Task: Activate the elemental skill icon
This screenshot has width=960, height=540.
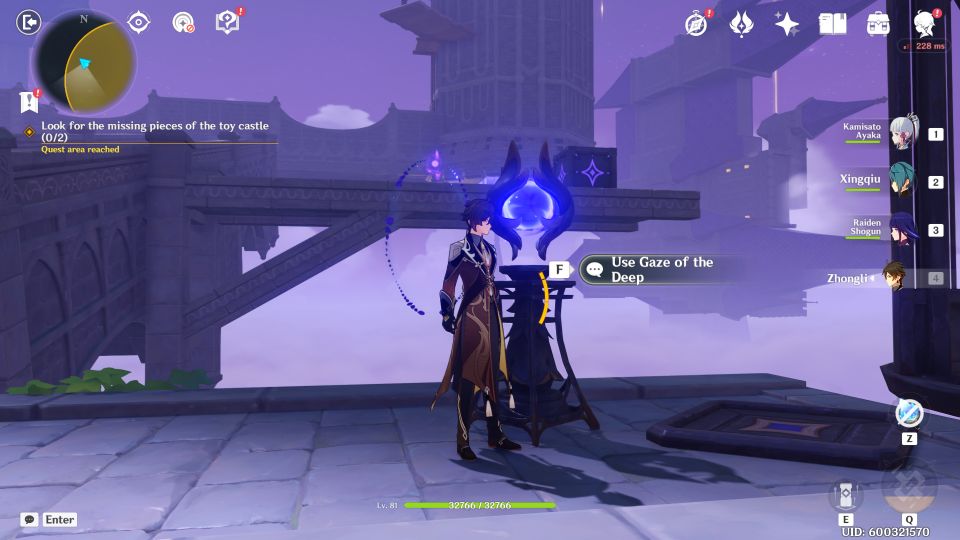Action: [x=846, y=495]
